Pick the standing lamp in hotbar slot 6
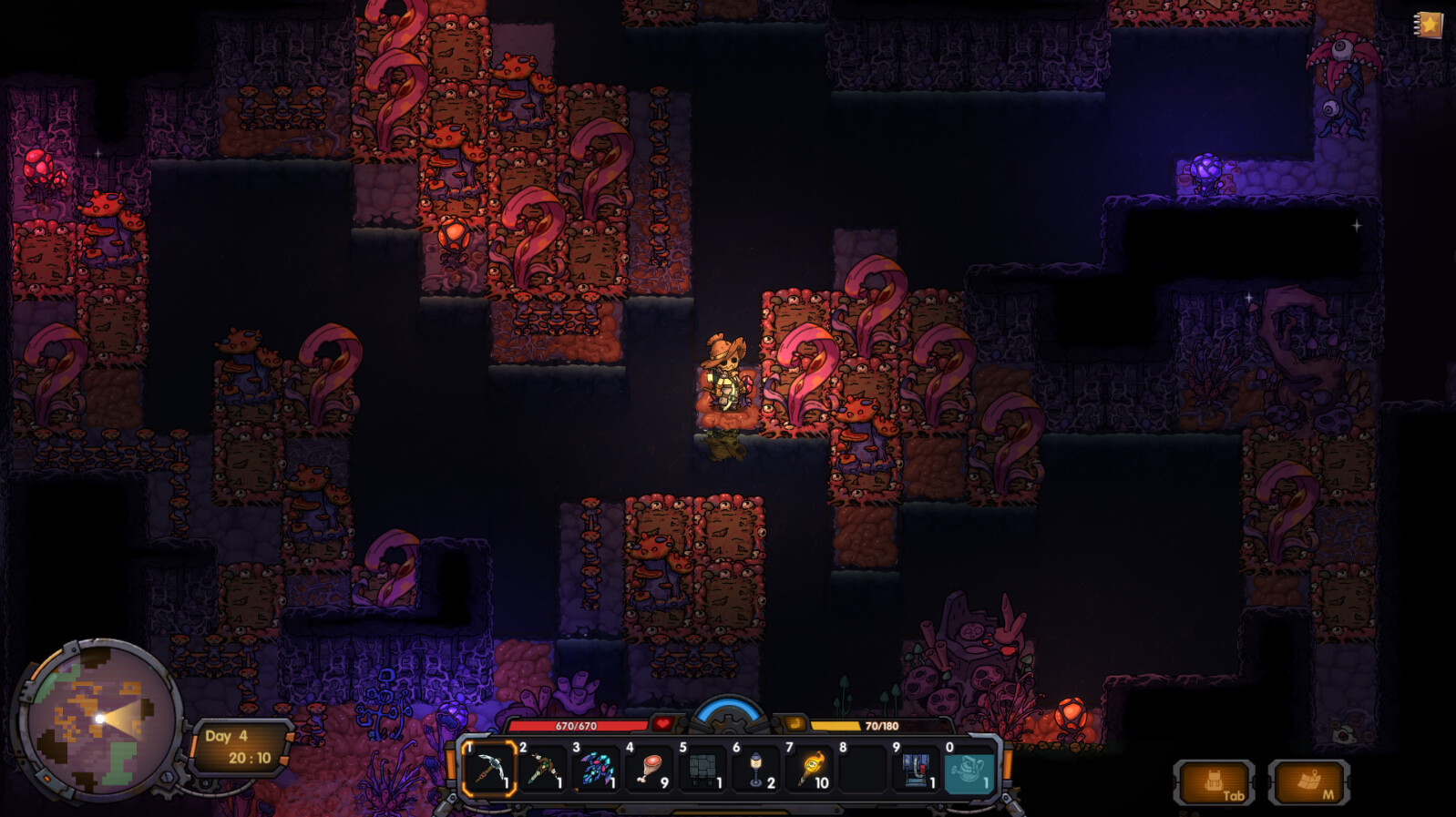 point(754,770)
